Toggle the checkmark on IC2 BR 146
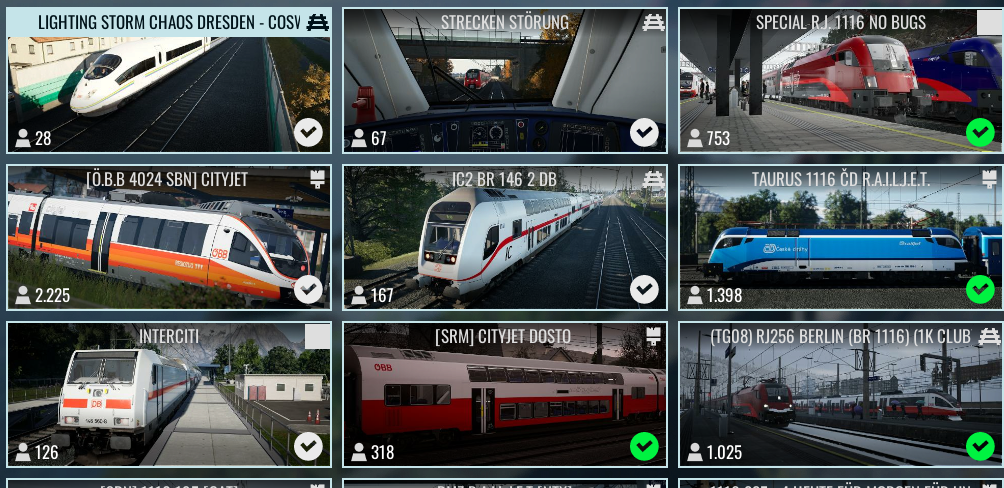 tap(644, 290)
